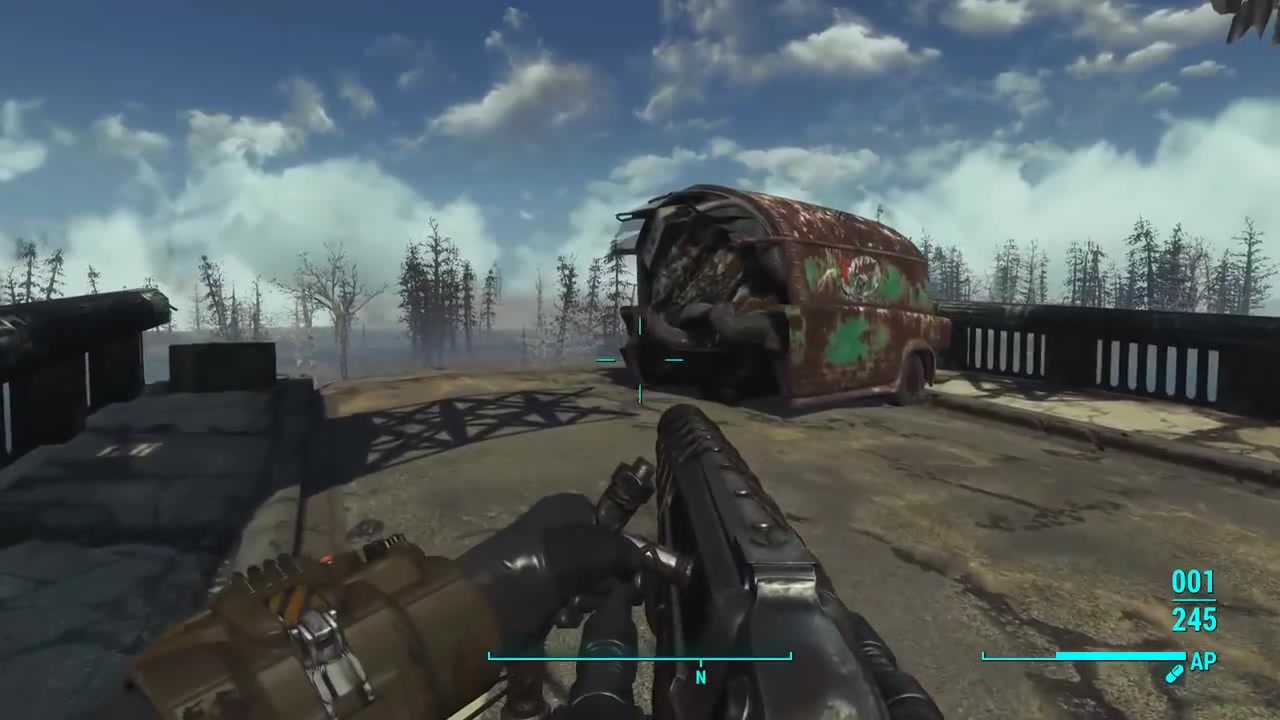Screen dimensions: 1280x720
Task: Click the AP label in the lower right
Action: [1202, 662]
